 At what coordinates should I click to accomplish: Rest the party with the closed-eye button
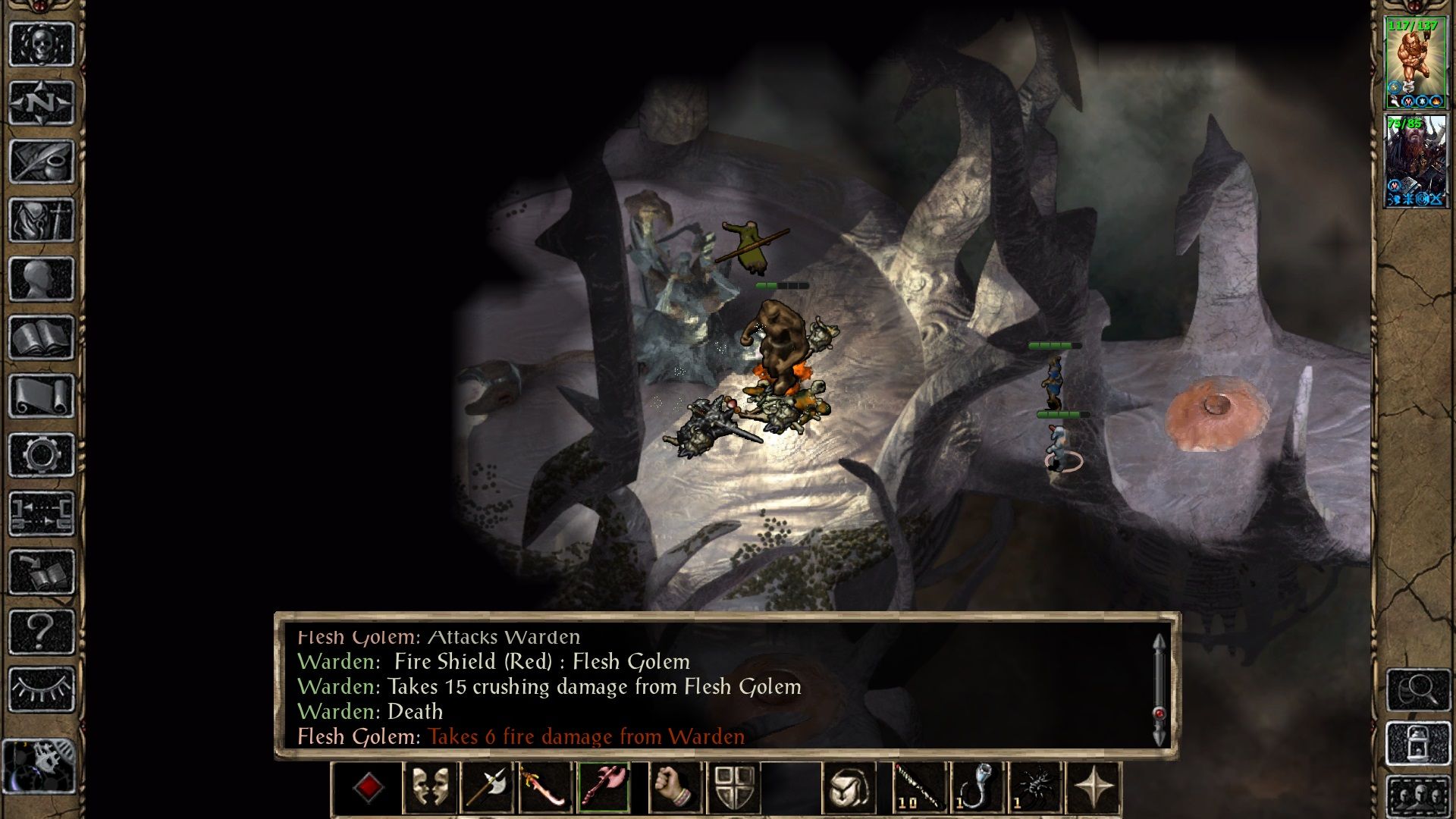[x=42, y=689]
